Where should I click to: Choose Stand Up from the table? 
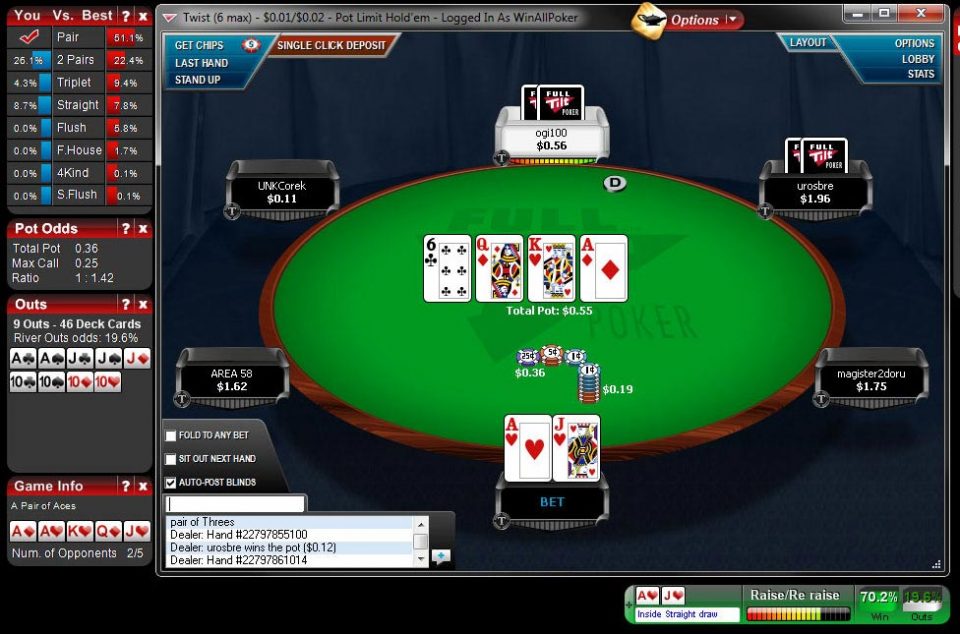tap(197, 80)
